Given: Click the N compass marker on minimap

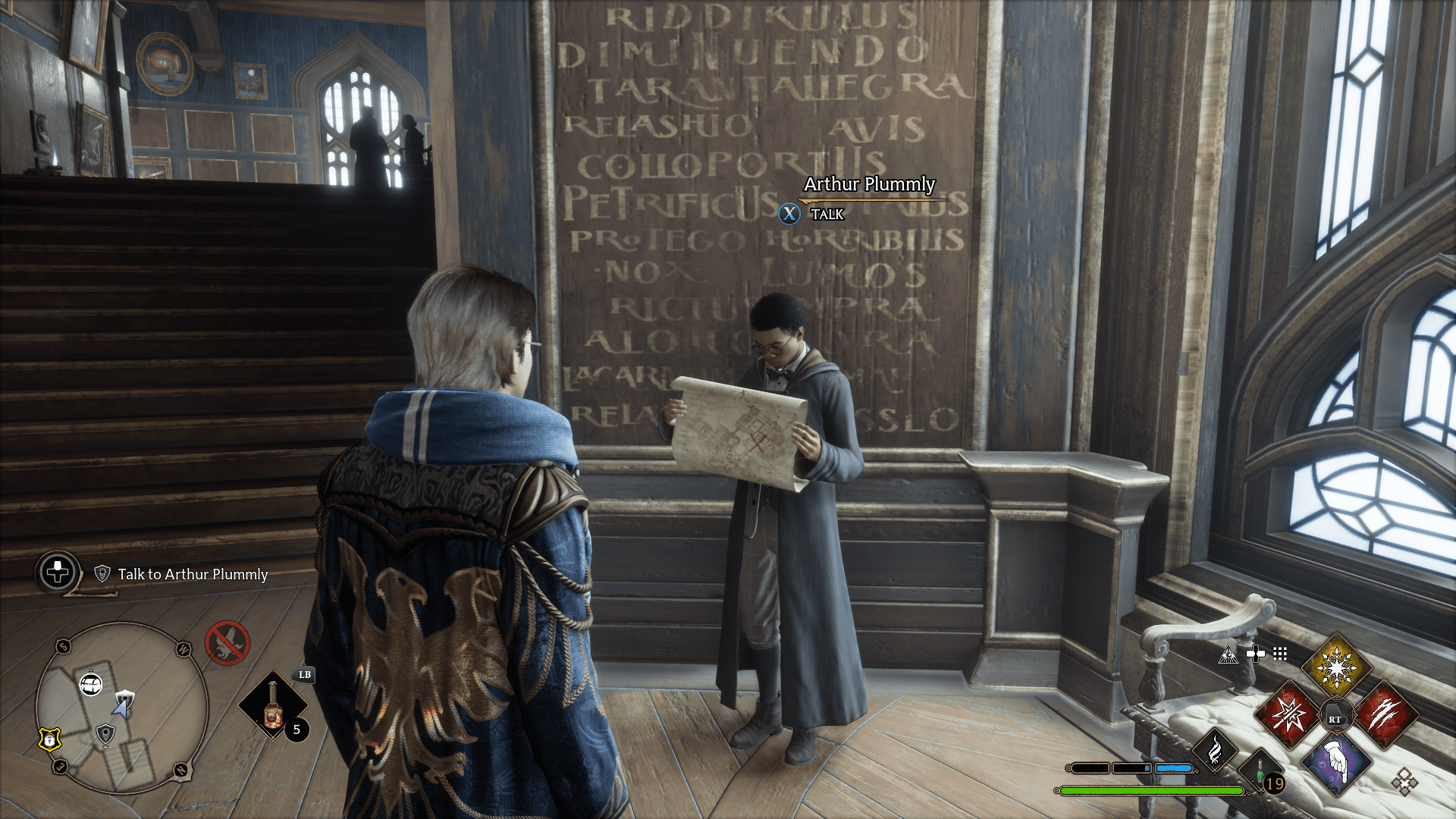Looking at the screenshot, I should (x=181, y=770).
